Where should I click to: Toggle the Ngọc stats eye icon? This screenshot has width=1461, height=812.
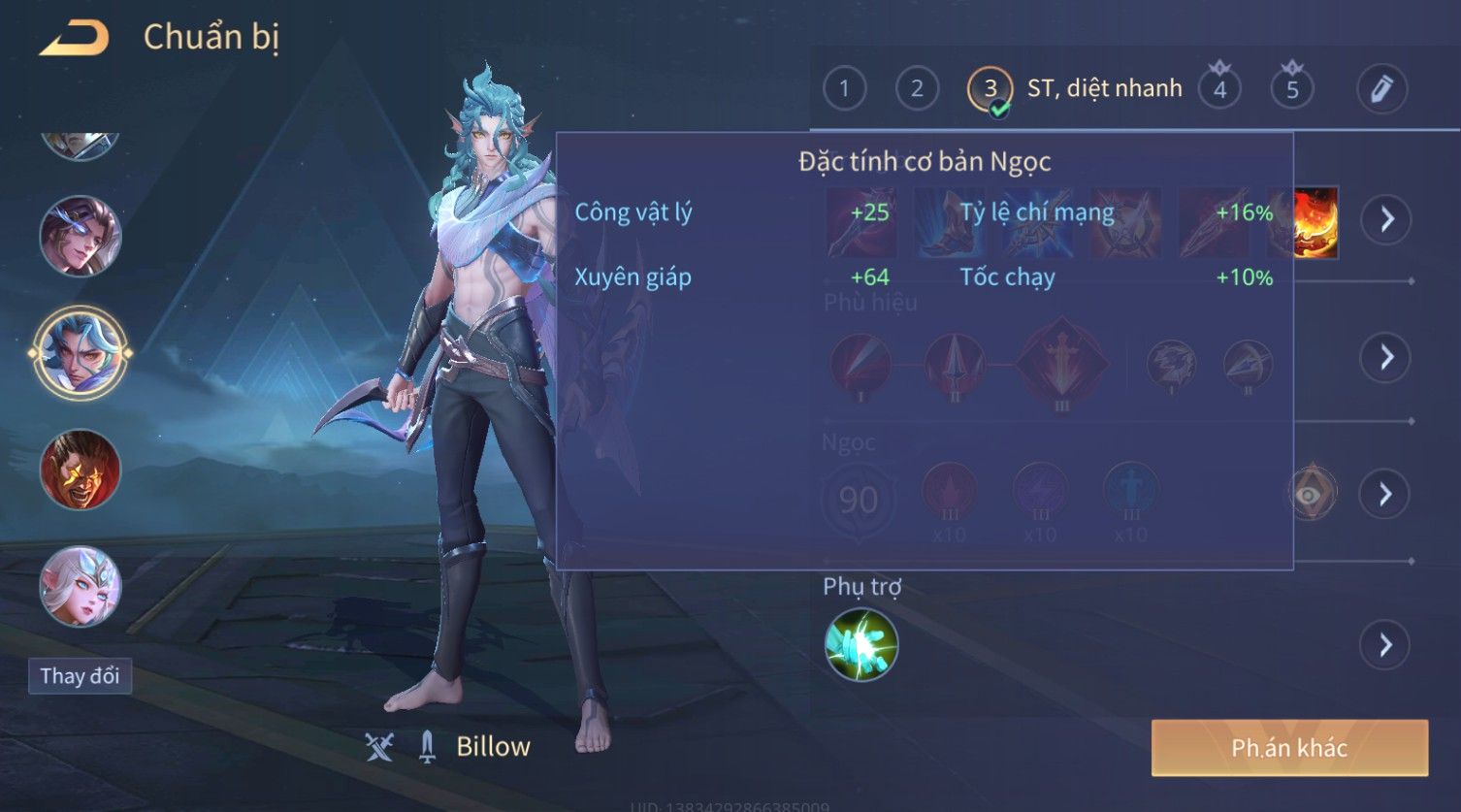1310,495
